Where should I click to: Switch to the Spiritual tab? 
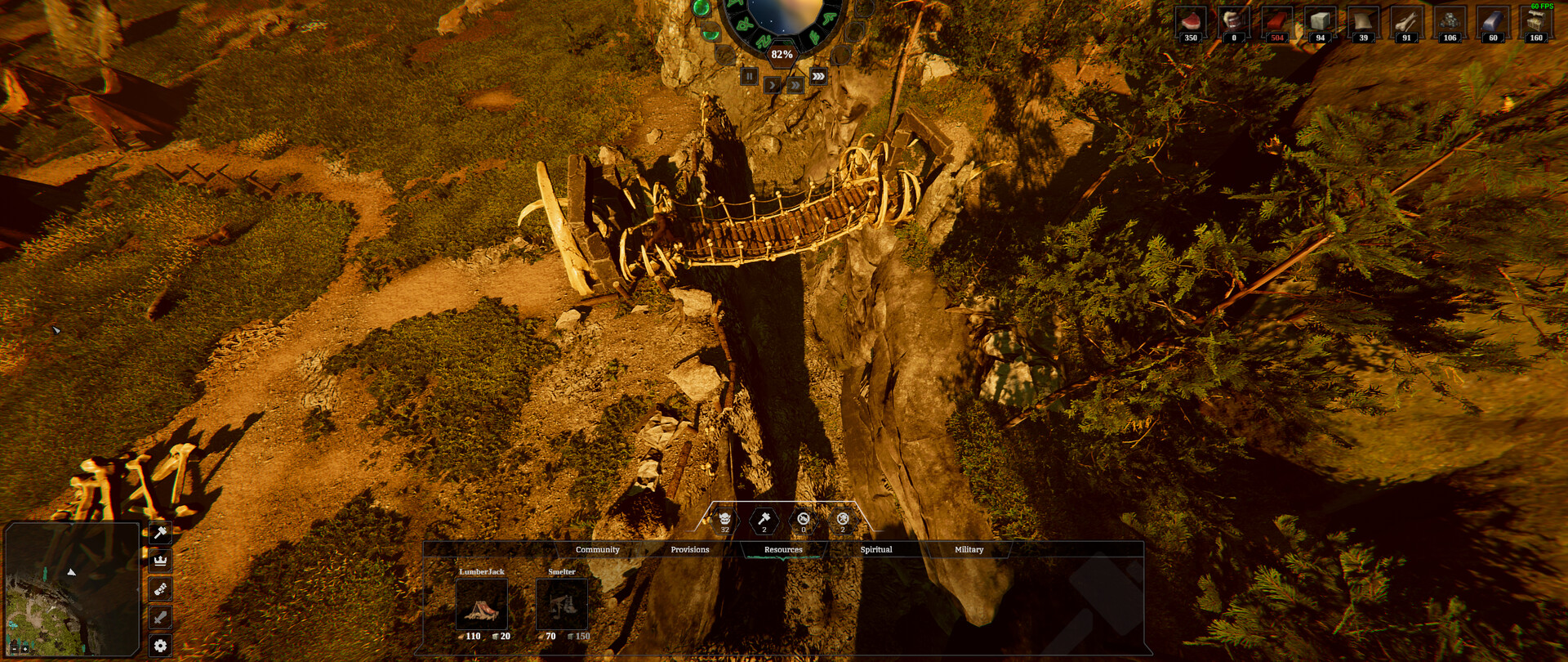877,549
